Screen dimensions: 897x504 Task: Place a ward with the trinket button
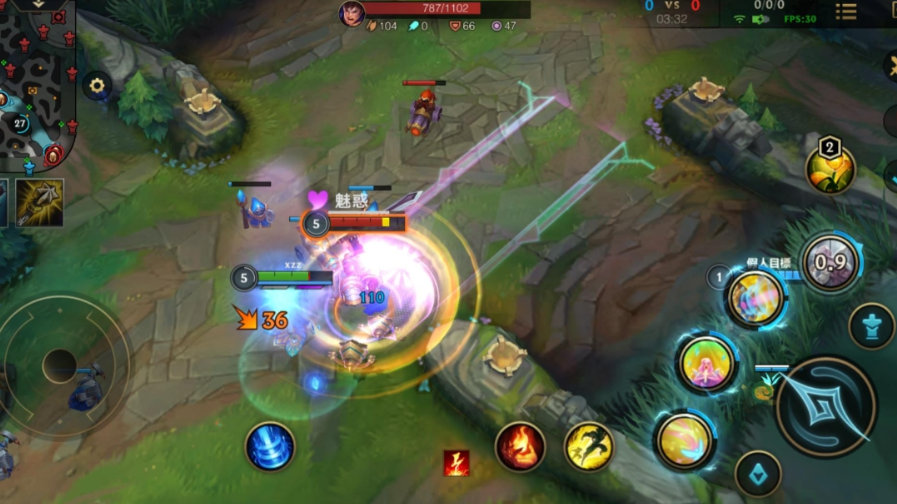tap(871, 326)
